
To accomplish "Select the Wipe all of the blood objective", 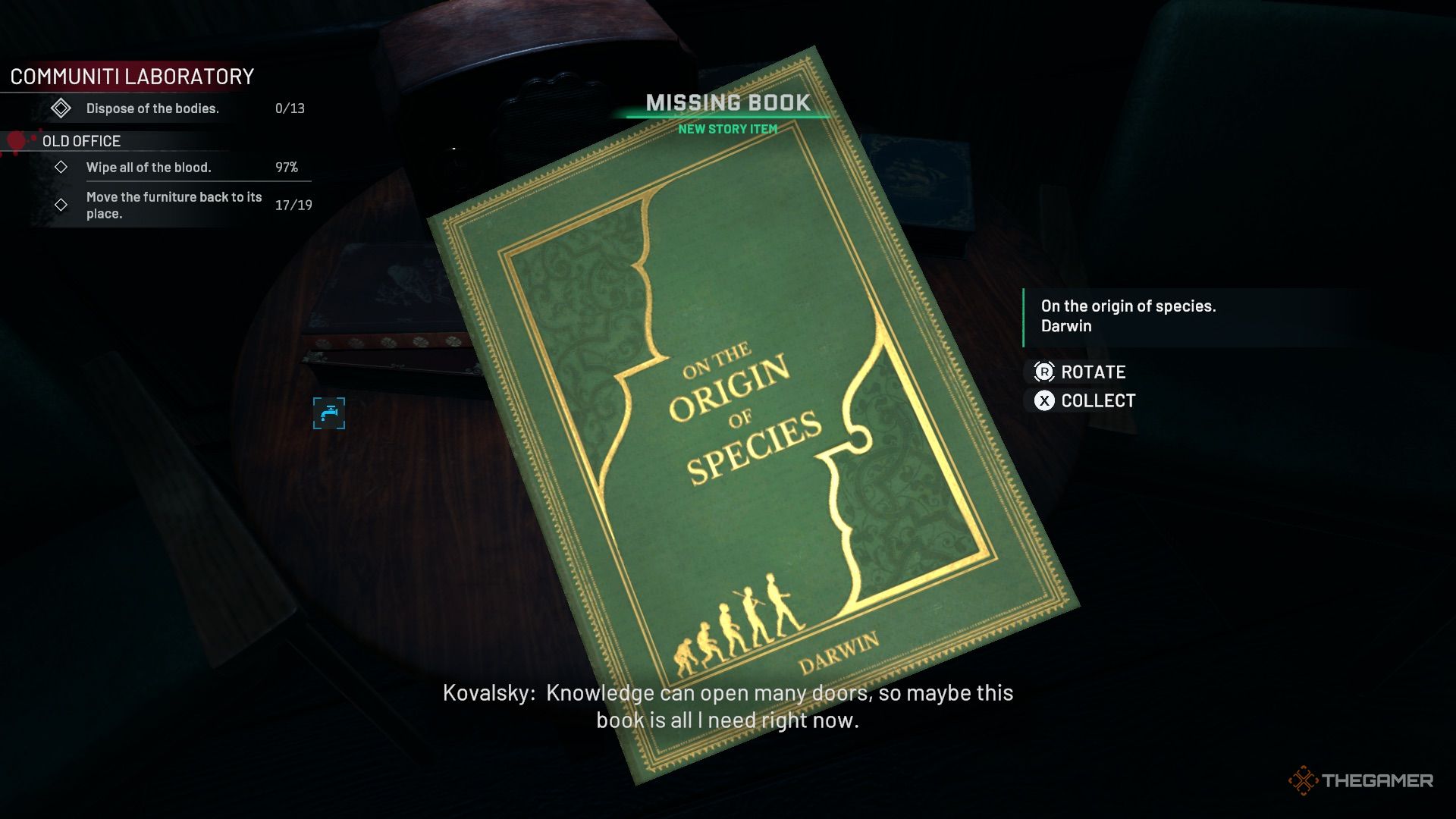I will [x=149, y=168].
